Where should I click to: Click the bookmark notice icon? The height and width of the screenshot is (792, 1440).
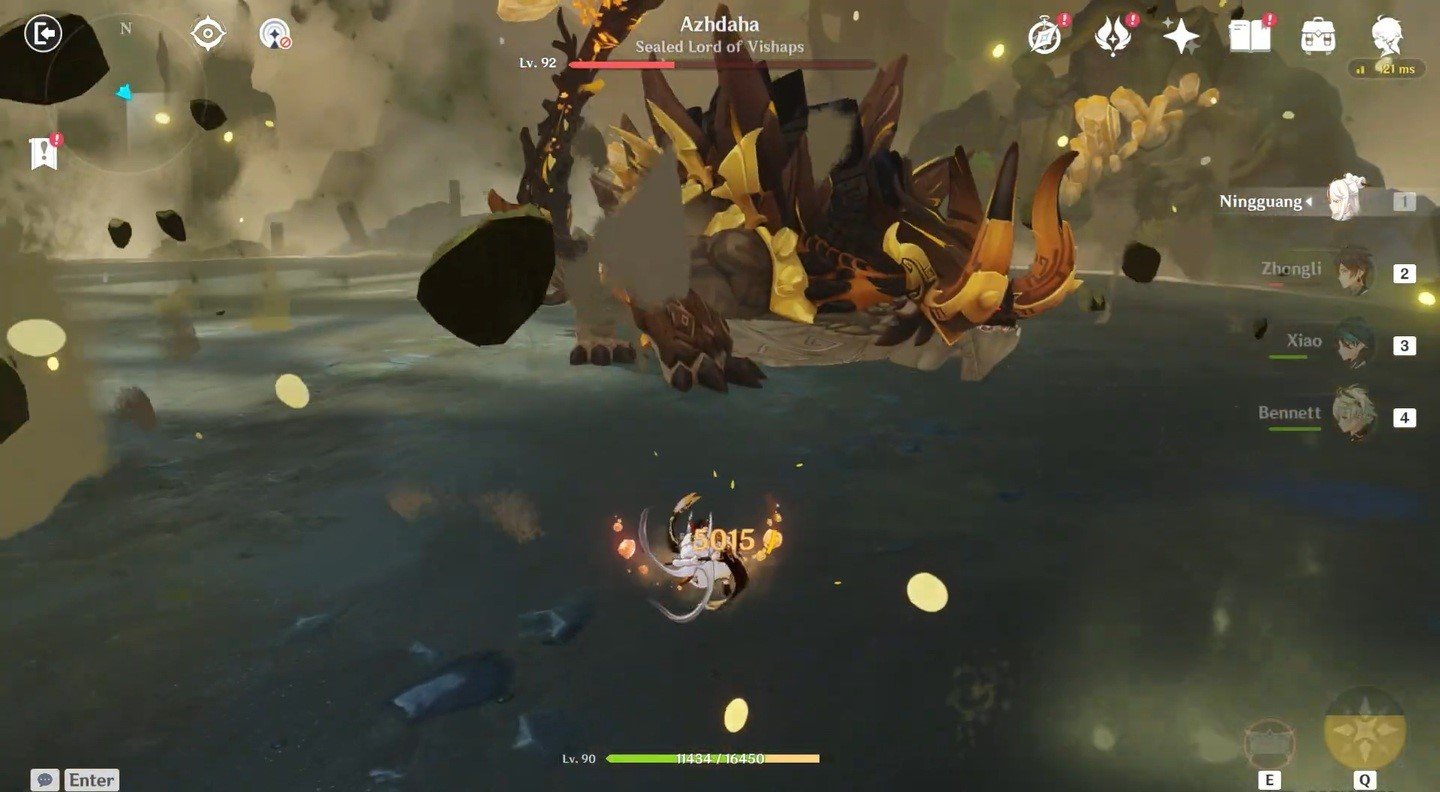tap(44, 153)
